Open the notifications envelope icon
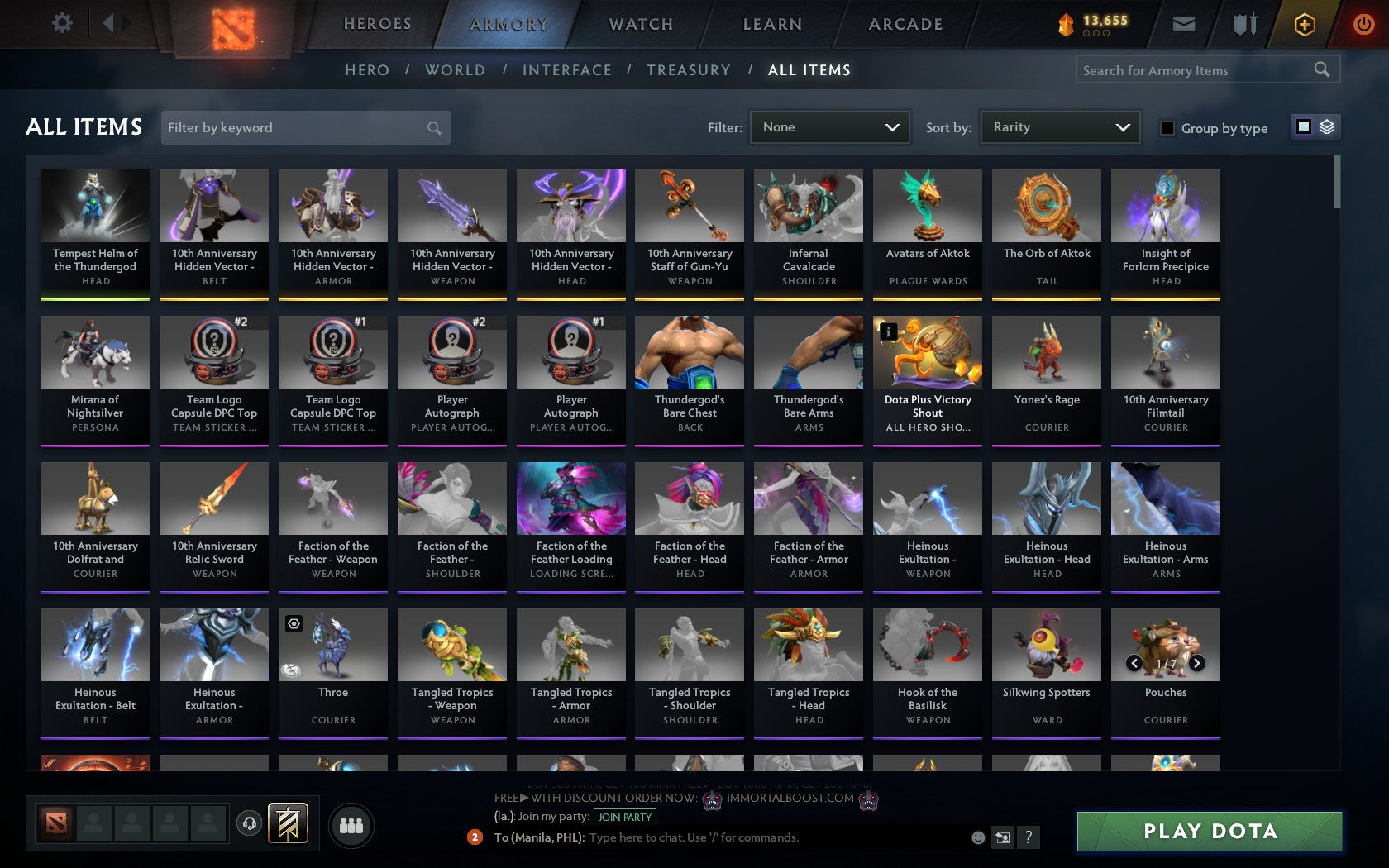 (x=1184, y=24)
